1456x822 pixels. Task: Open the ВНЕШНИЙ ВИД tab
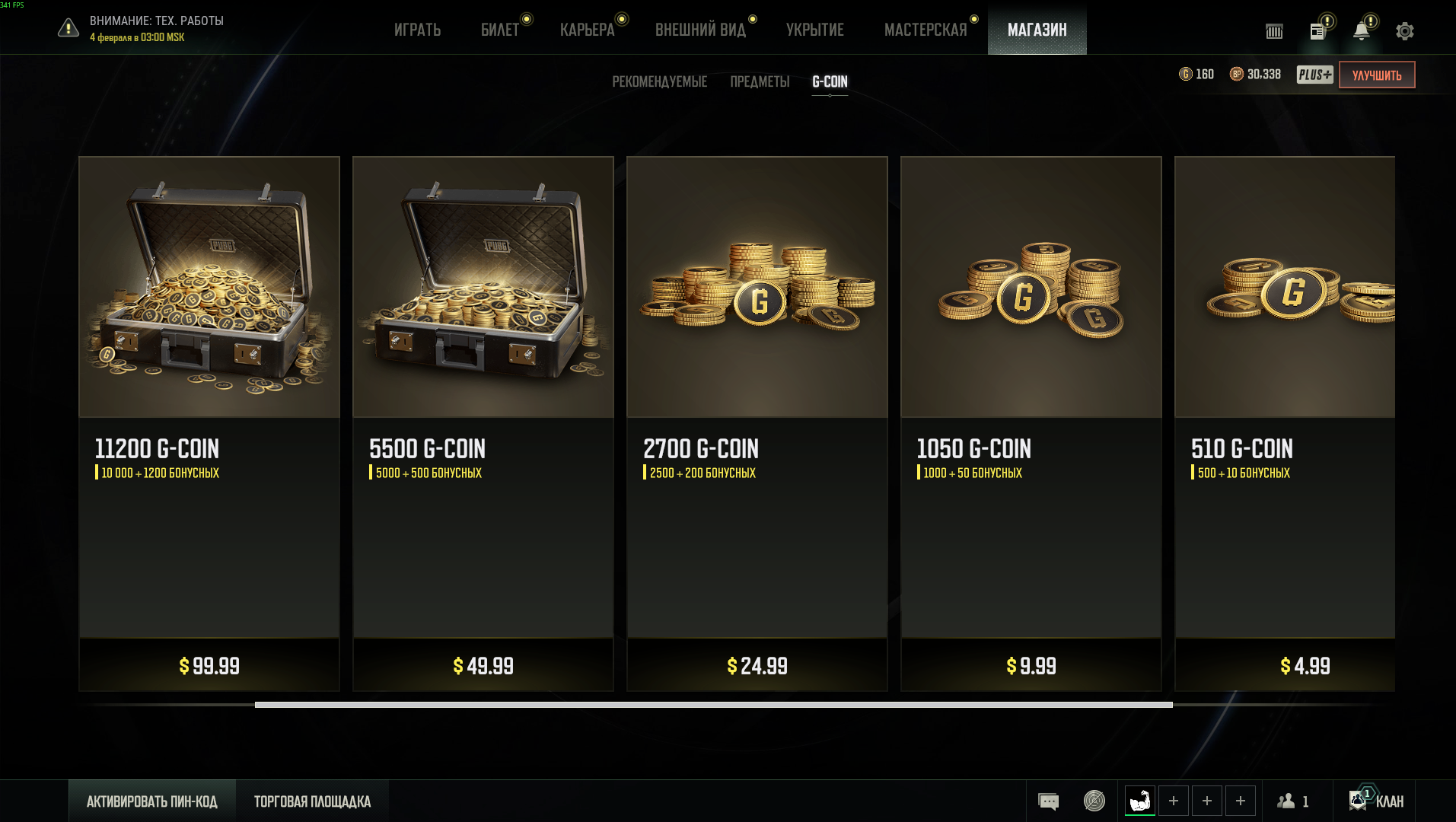pyautogui.click(x=700, y=30)
